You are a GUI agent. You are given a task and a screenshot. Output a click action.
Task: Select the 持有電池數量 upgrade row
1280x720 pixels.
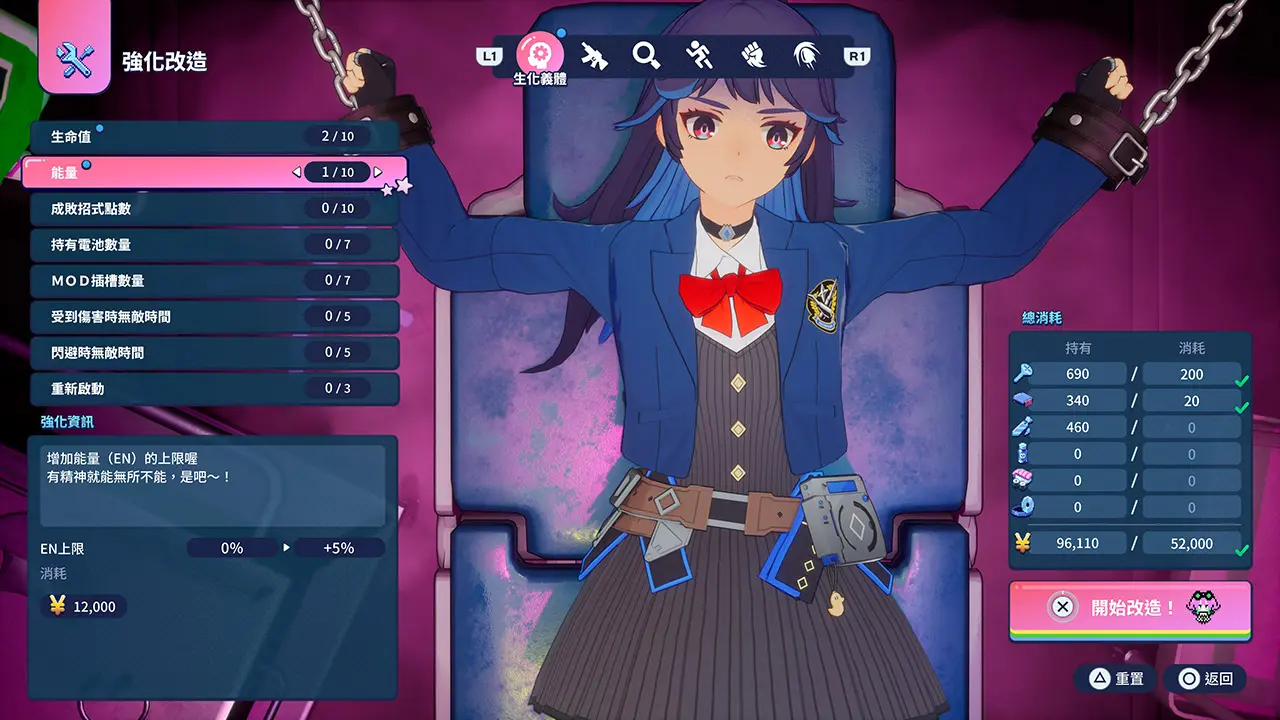click(214, 245)
